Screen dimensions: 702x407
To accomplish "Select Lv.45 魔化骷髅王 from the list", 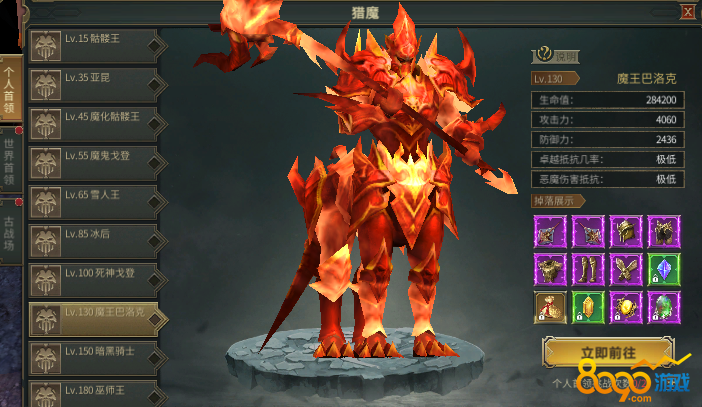I will tap(93, 122).
